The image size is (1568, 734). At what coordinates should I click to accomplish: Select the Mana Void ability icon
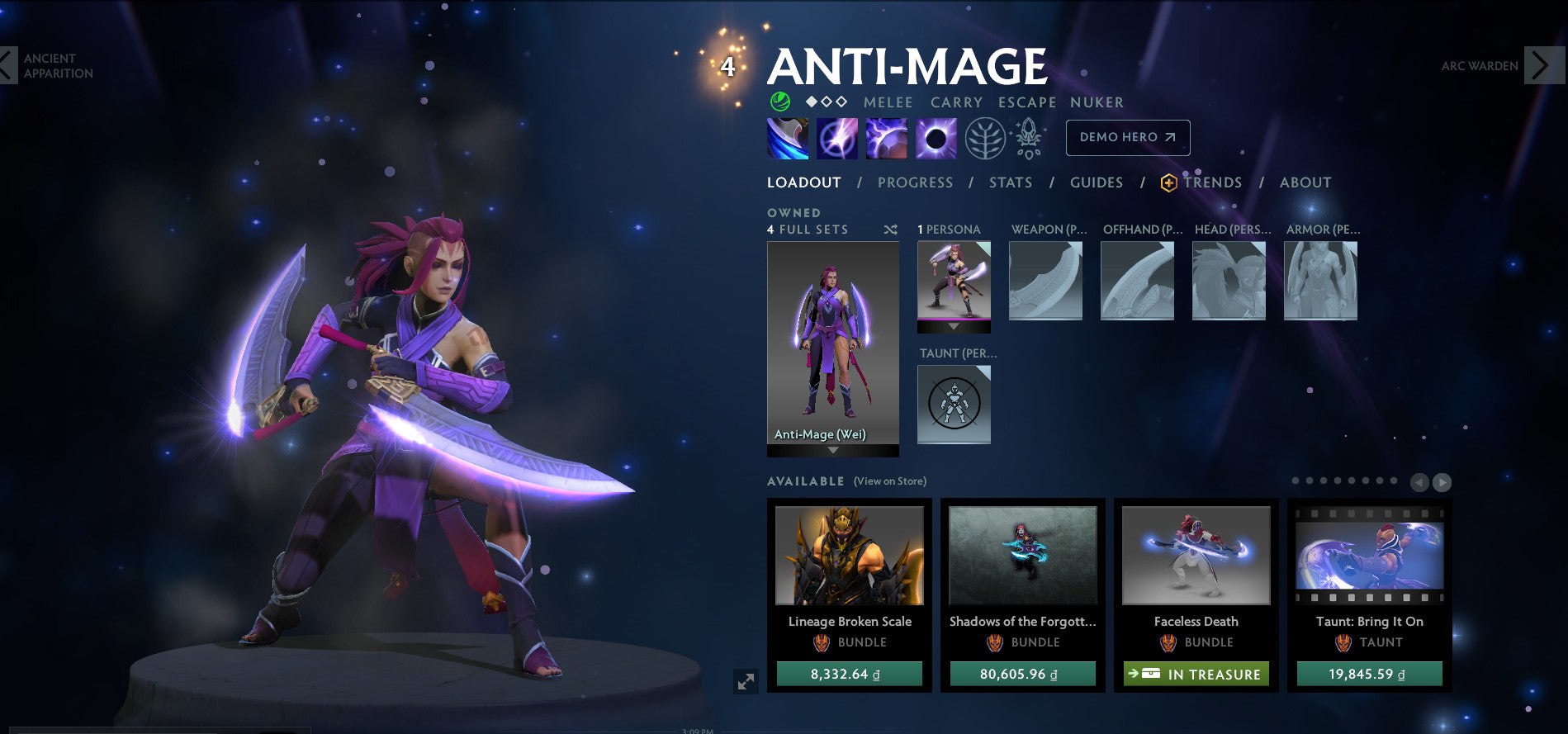936,138
